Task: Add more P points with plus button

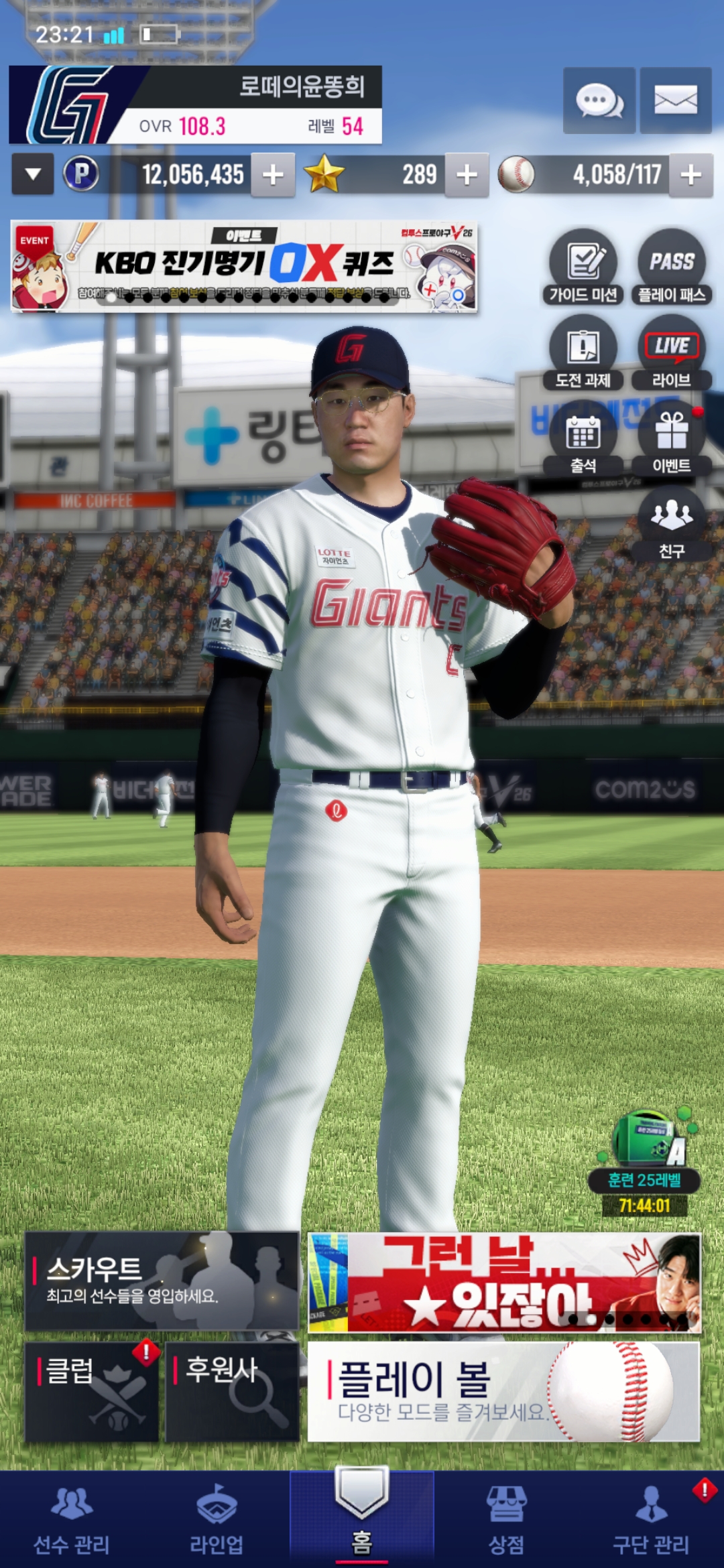Action: click(x=273, y=176)
